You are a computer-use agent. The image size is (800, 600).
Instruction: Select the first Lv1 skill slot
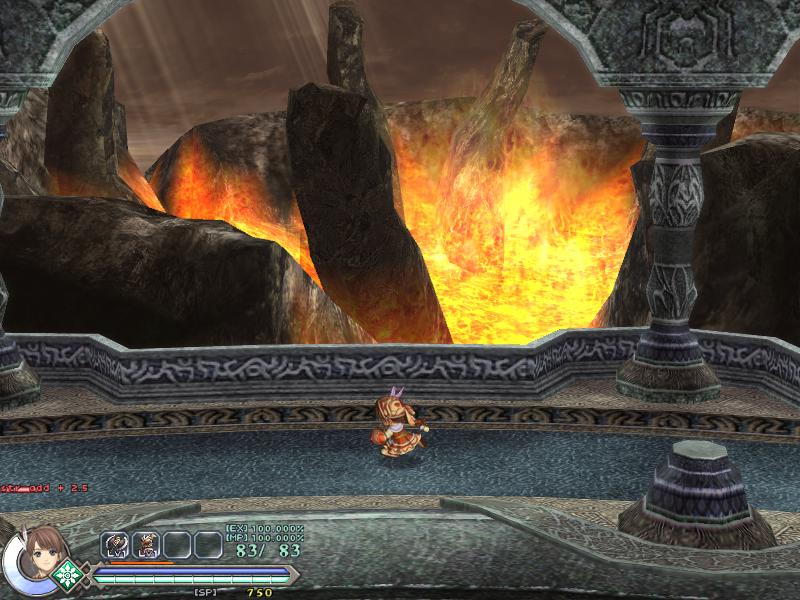(x=116, y=545)
